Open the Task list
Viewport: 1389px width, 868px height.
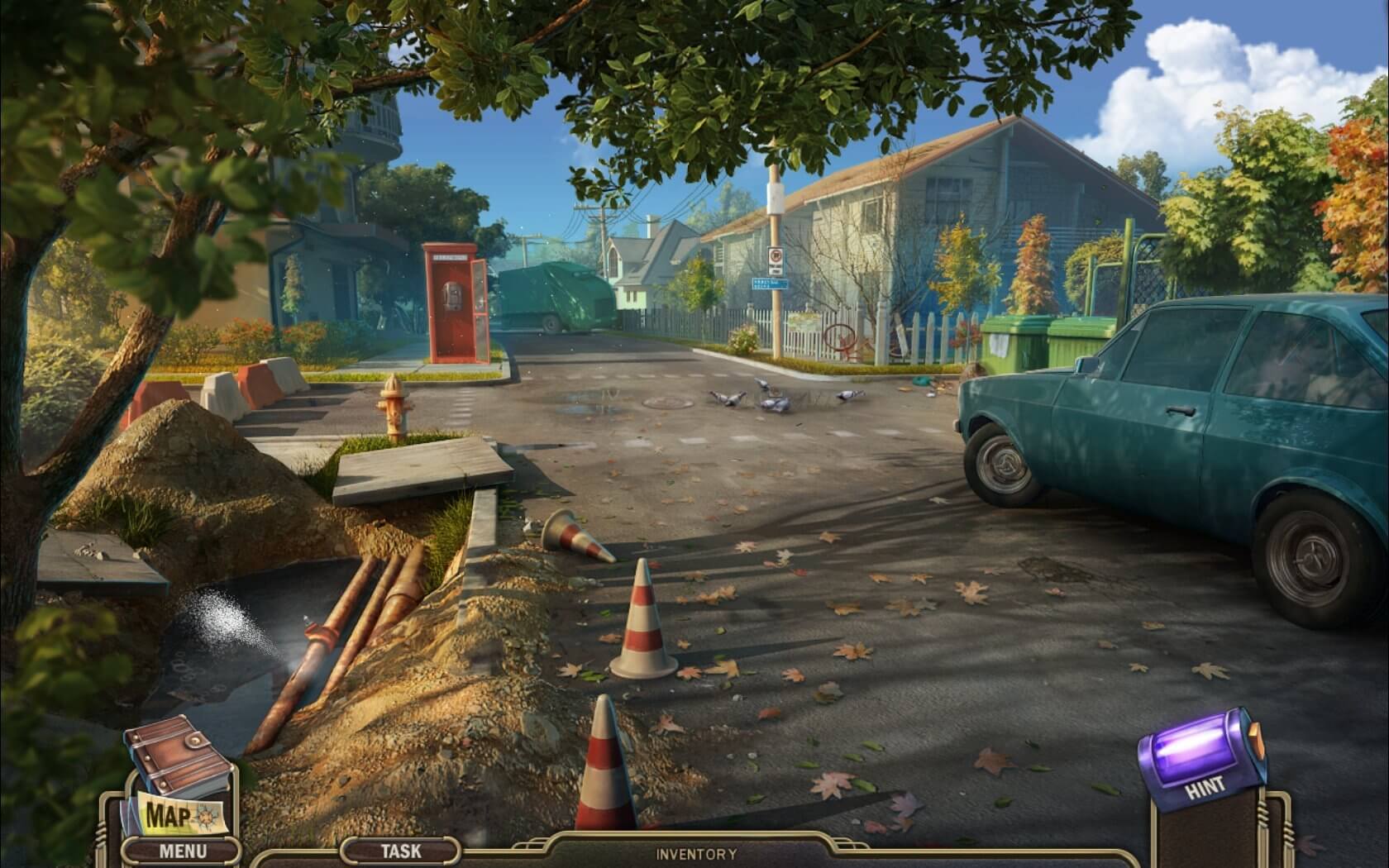tap(400, 850)
